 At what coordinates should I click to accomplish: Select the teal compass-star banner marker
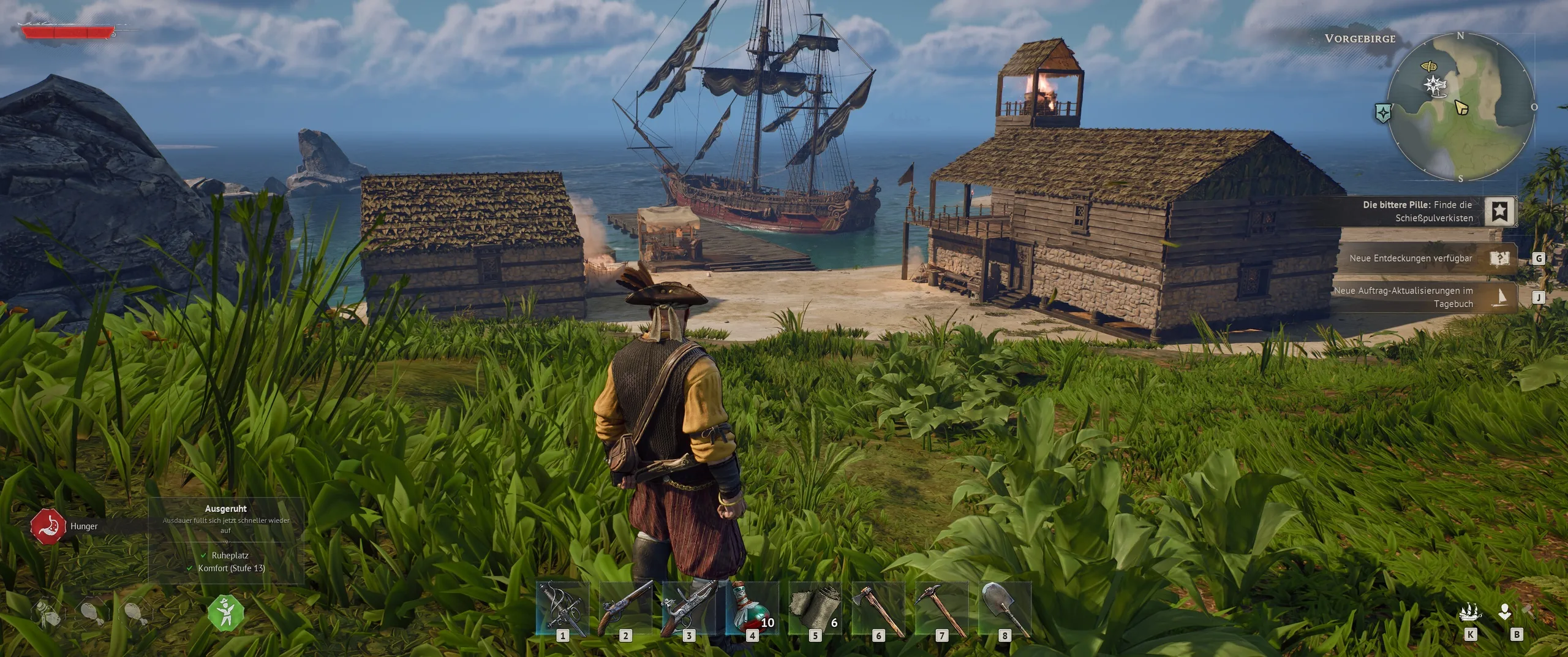coord(1383,112)
